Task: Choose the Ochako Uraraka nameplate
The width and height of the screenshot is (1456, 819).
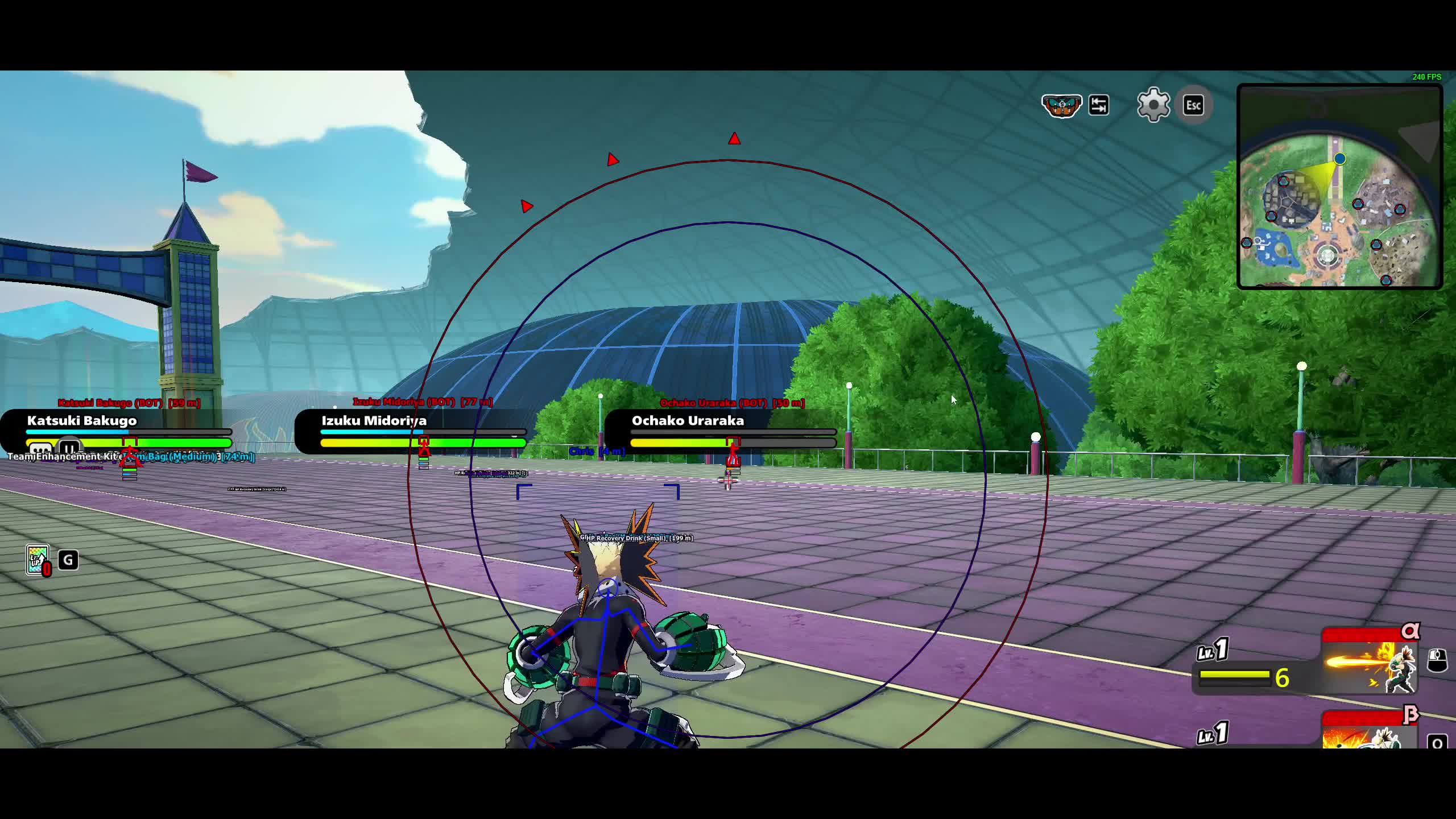Action: coord(688,421)
